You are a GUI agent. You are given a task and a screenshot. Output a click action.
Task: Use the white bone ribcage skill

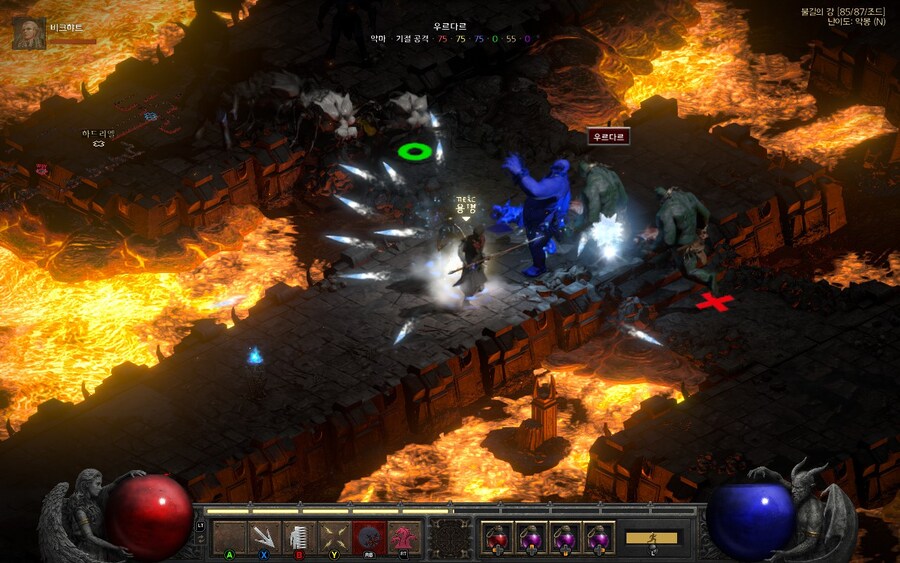(x=299, y=537)
